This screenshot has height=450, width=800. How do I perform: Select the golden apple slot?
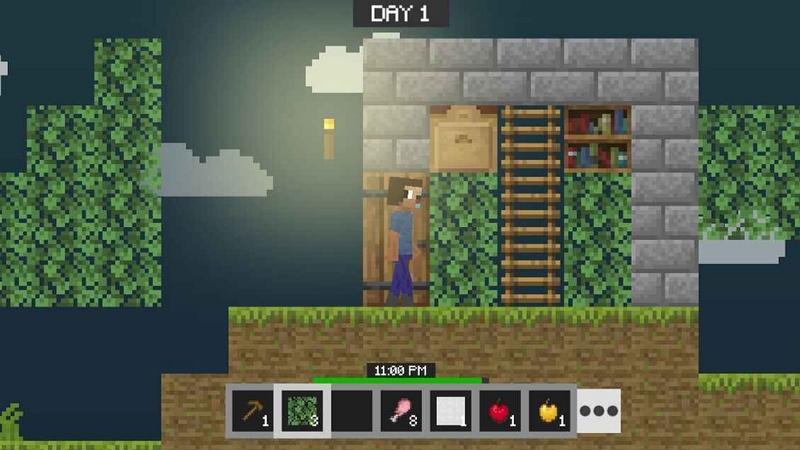[x=549, y=411]
